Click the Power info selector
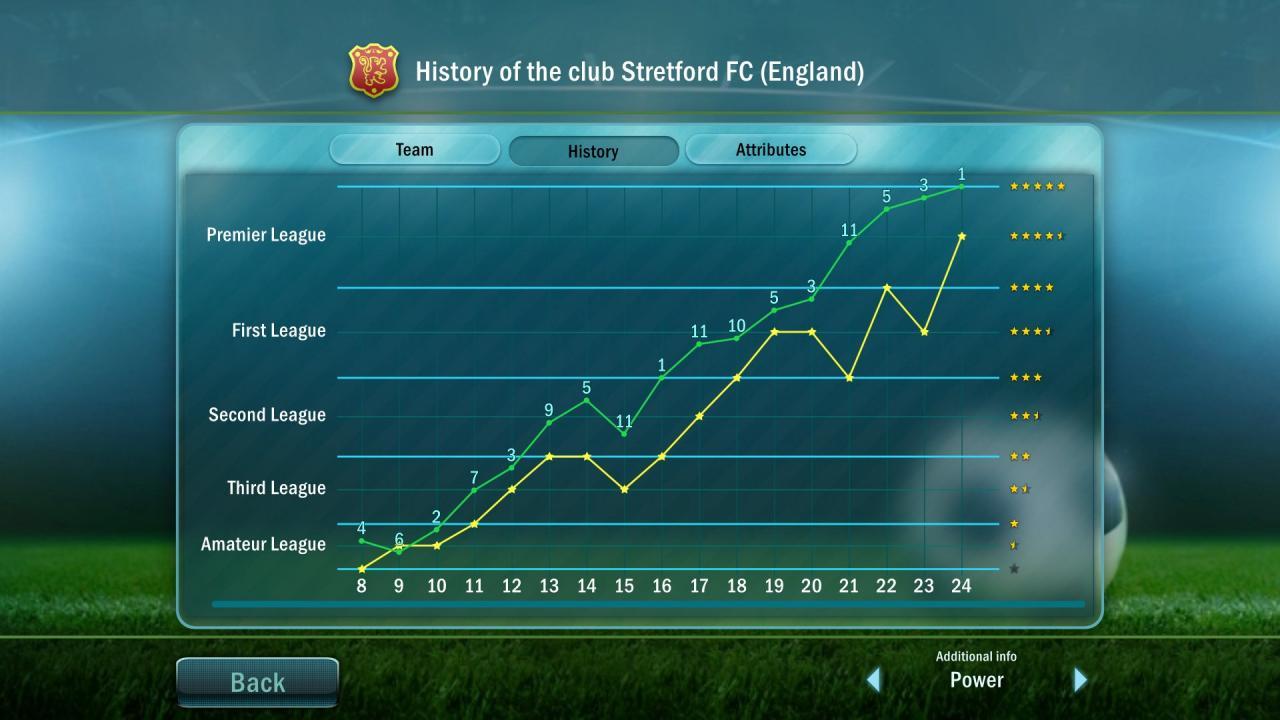This screenshot has height=720, width=1280. click(977, 680)
